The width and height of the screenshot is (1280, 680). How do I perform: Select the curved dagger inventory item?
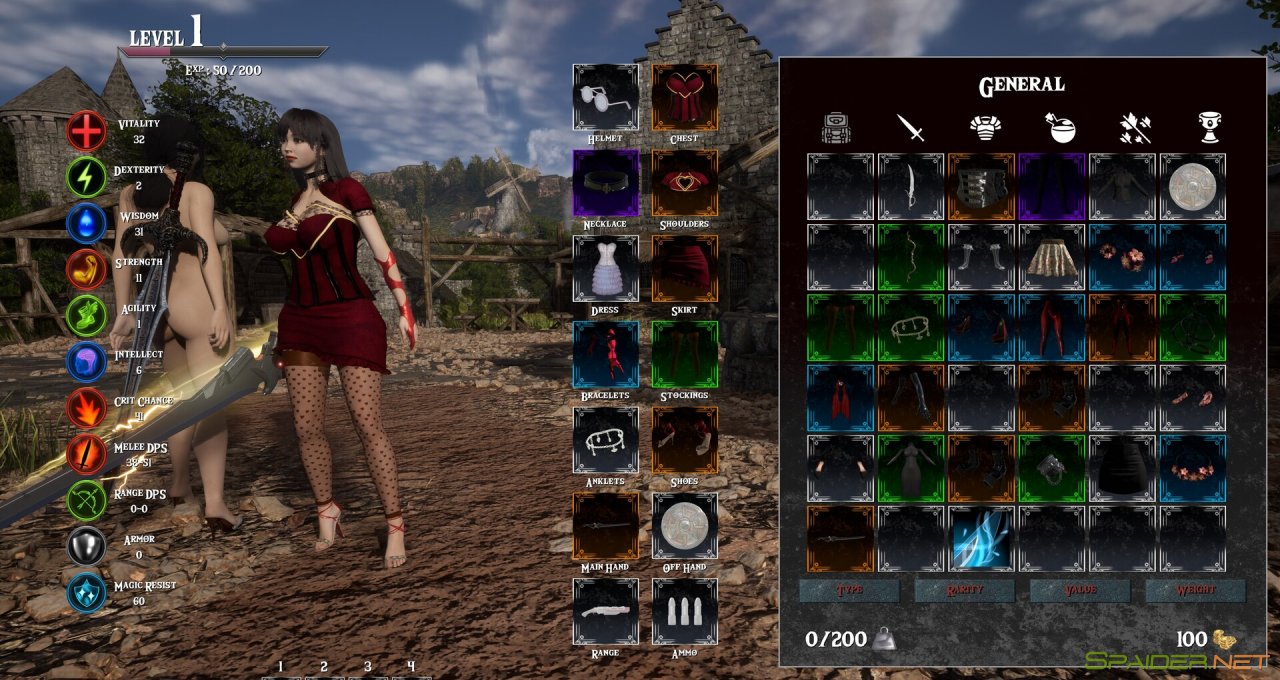pos(911,187)
